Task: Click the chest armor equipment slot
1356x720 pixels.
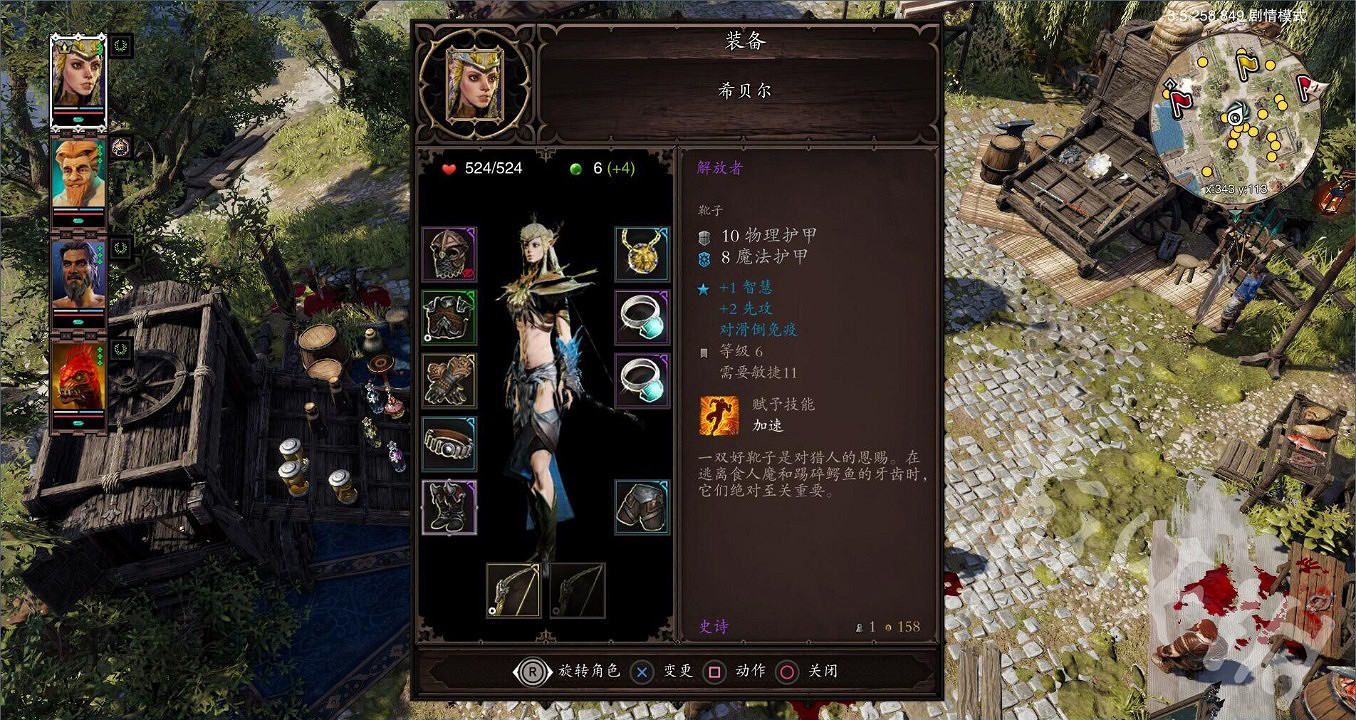Action: point(449,318)
